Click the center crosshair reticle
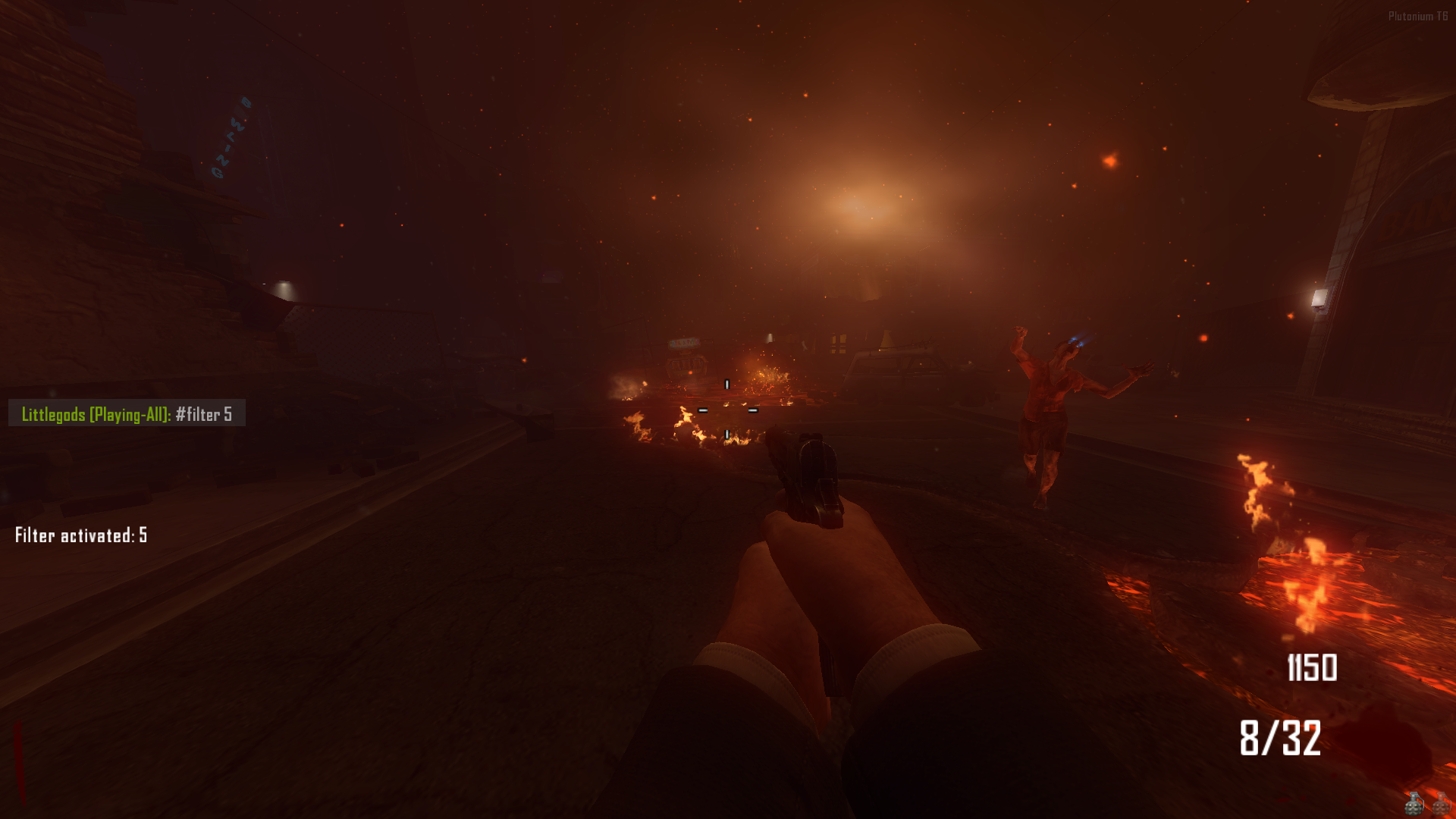 (x=728, y=409)
